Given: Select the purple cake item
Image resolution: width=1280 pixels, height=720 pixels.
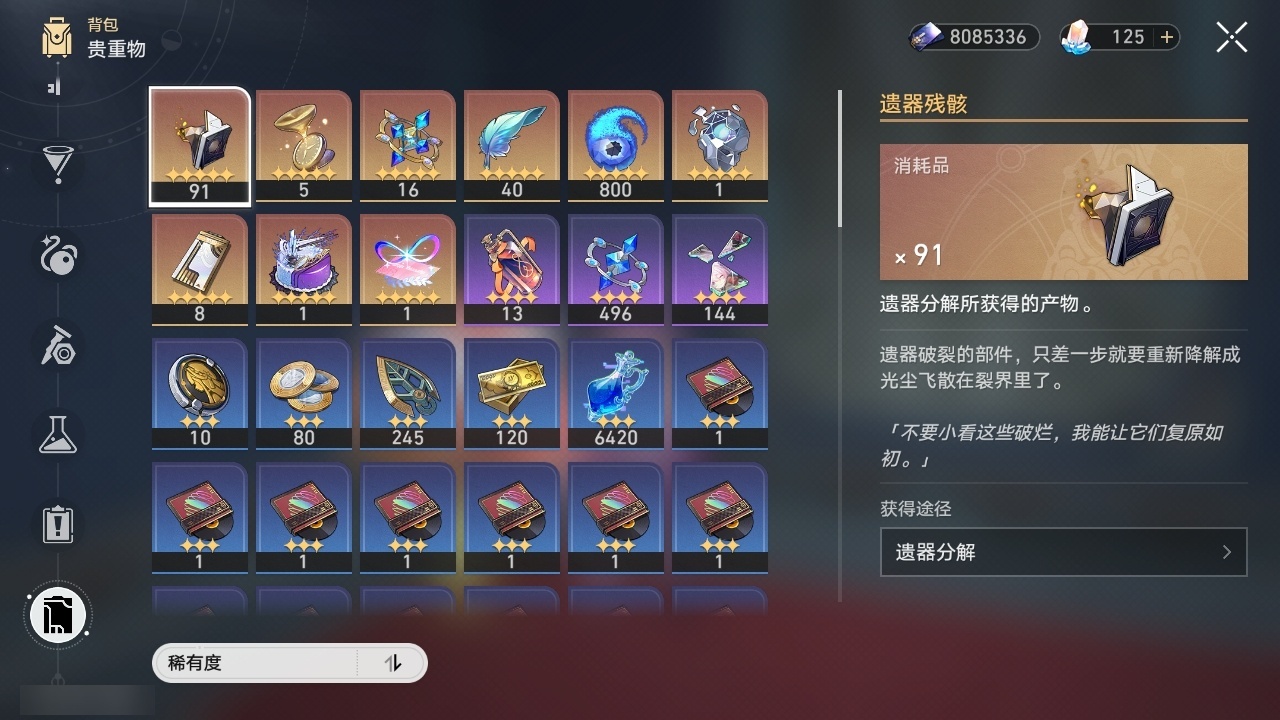Looking at the screenshot, I should point(303,268).
